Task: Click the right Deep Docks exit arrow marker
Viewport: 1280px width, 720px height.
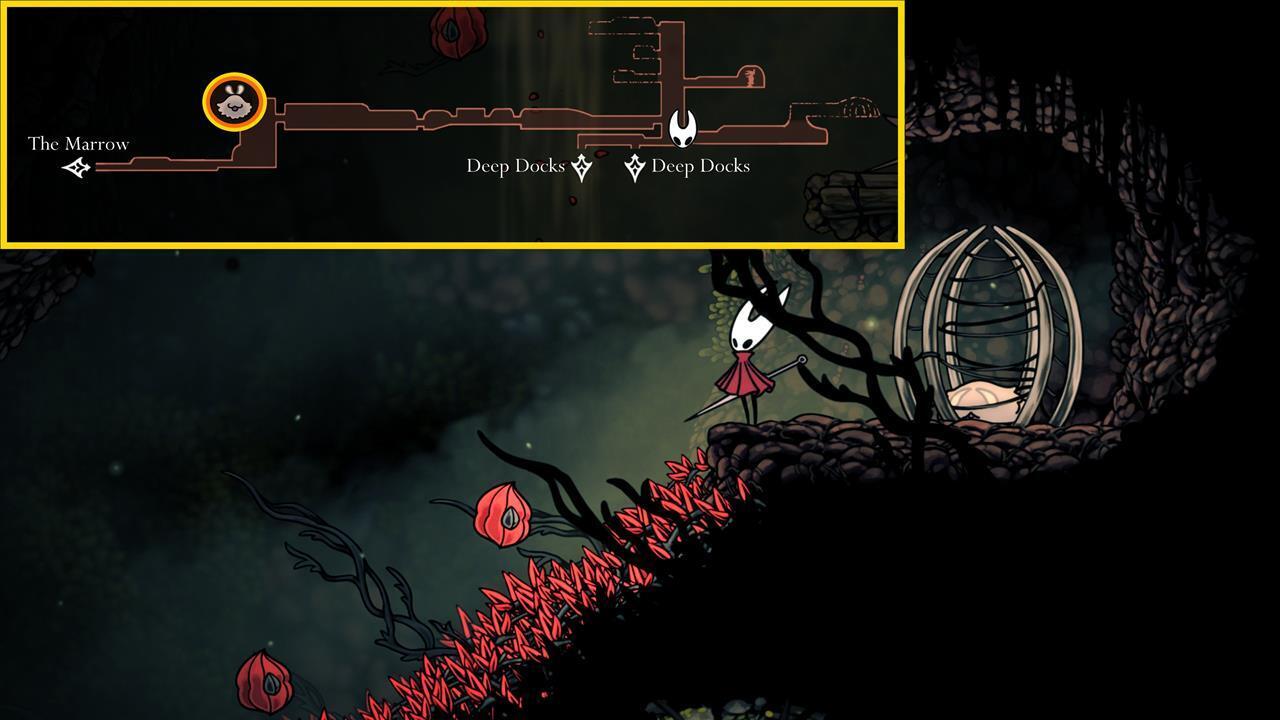Action: pyautogui.click(x=635, y=165)
